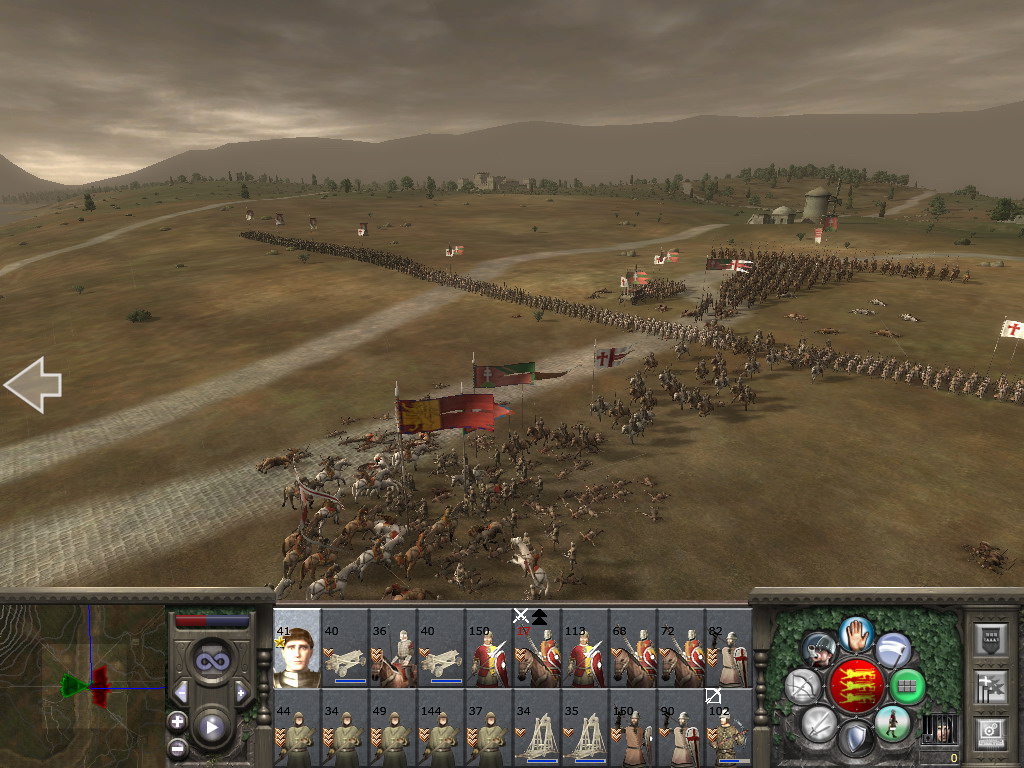
Task: Toggle the run mode running-man icon
Action: coord(892,722)
